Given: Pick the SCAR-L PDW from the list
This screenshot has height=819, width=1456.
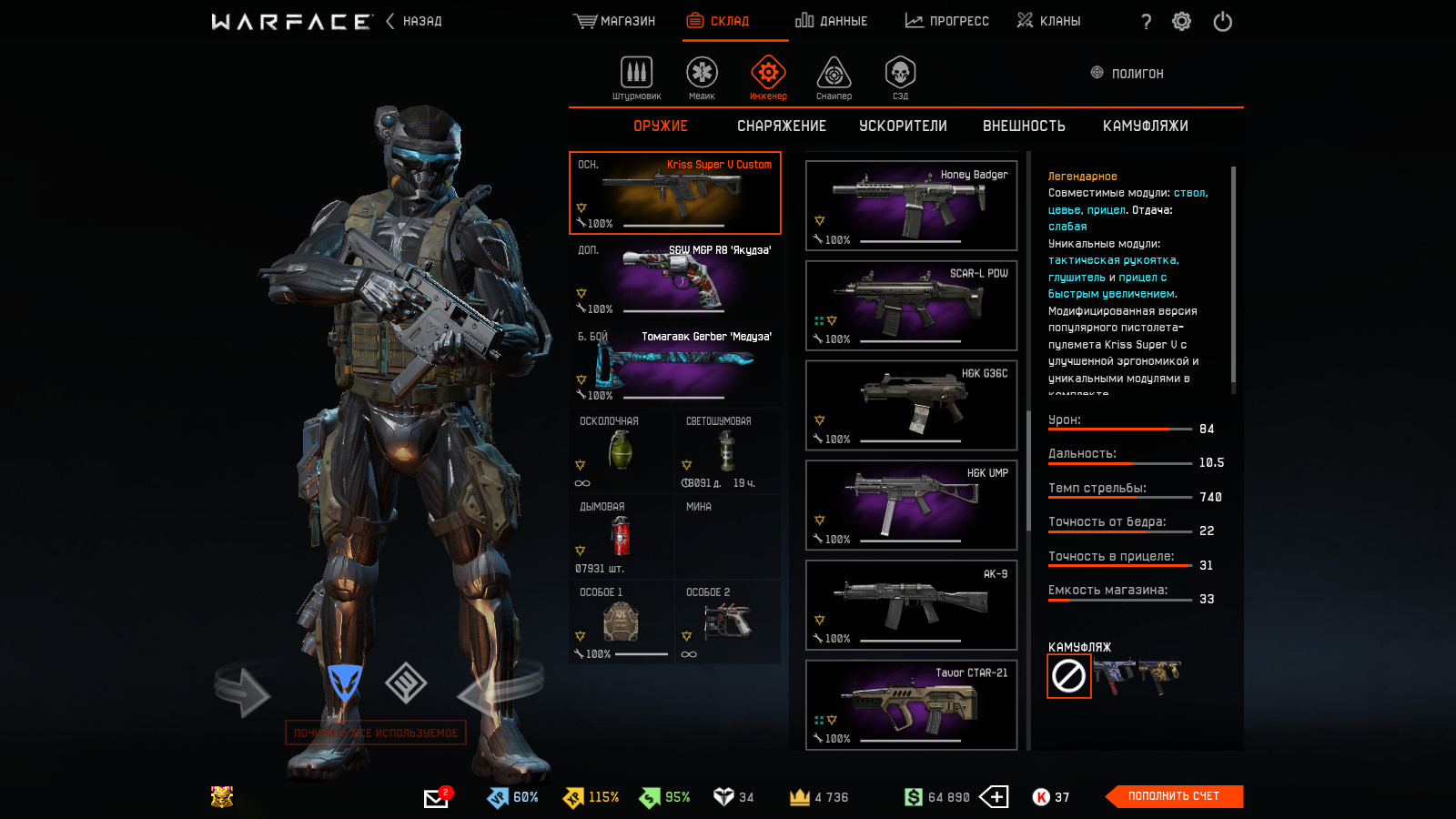Looking at the screenshot, I should [911, 306].
